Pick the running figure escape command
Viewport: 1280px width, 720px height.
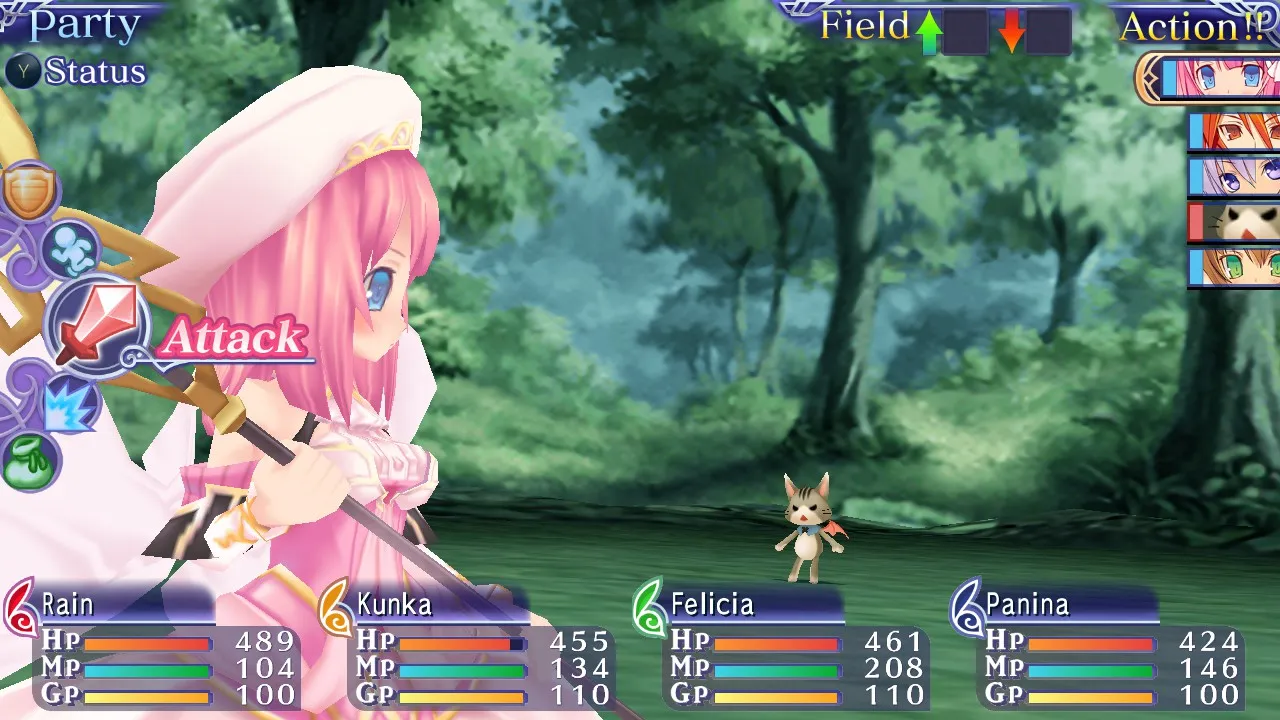coord(70,251)
